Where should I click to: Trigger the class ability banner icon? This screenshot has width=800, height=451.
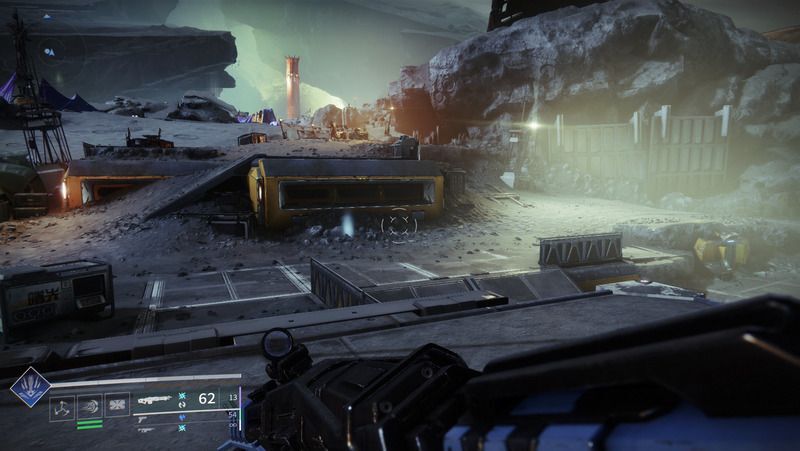coord(117,406)
